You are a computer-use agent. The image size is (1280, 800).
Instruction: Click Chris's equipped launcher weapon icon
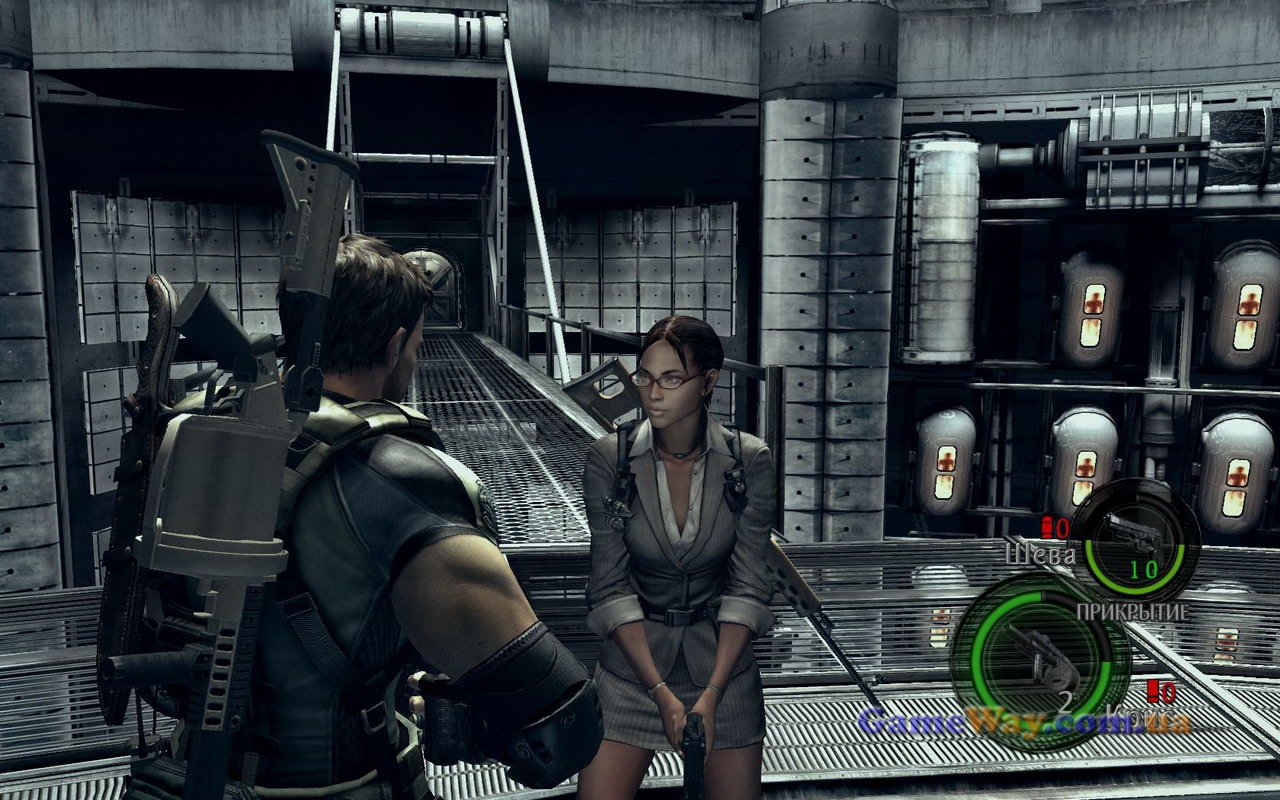pos(1039,649)
